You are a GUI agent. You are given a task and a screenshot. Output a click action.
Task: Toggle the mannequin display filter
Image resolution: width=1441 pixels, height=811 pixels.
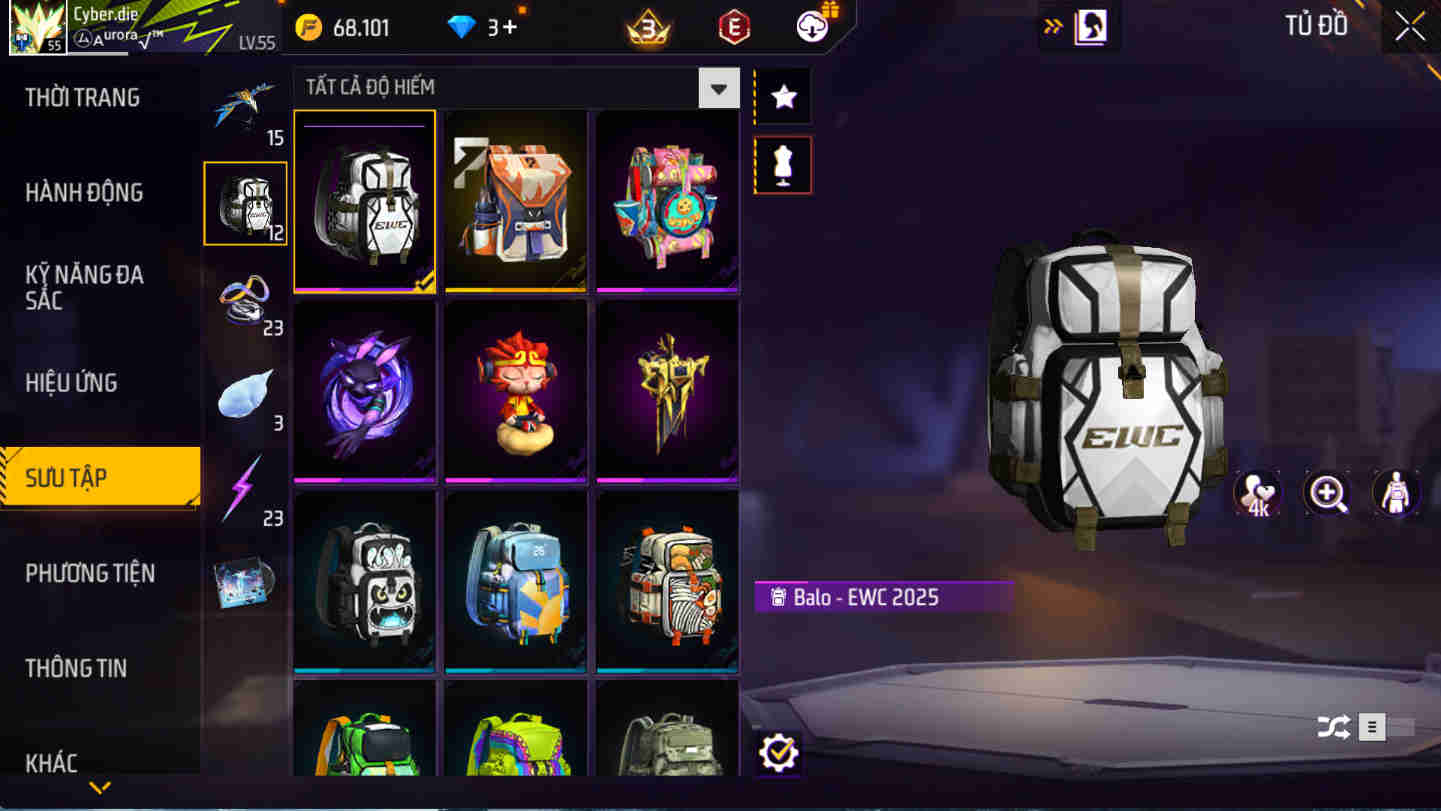783,164
